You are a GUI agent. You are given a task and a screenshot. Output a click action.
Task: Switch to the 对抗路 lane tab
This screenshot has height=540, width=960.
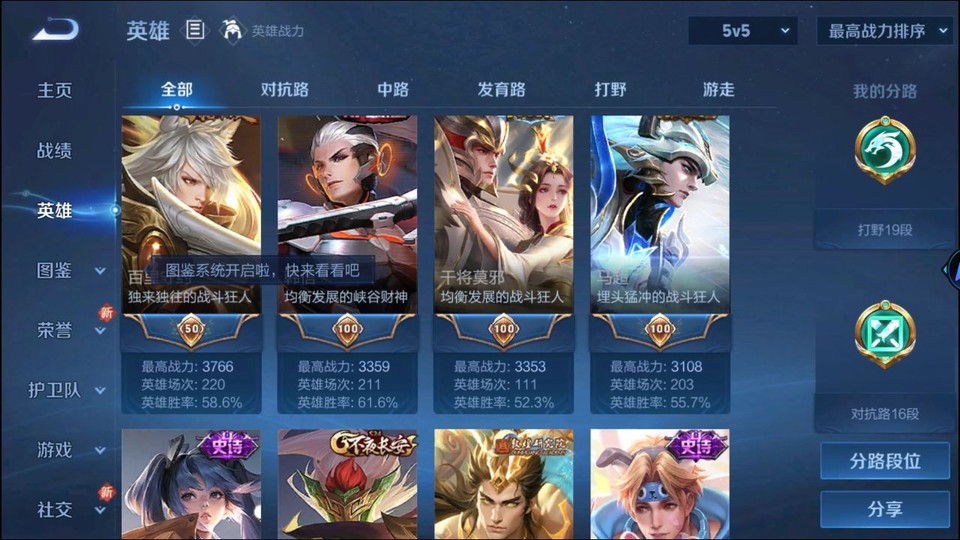pos(285,90)
